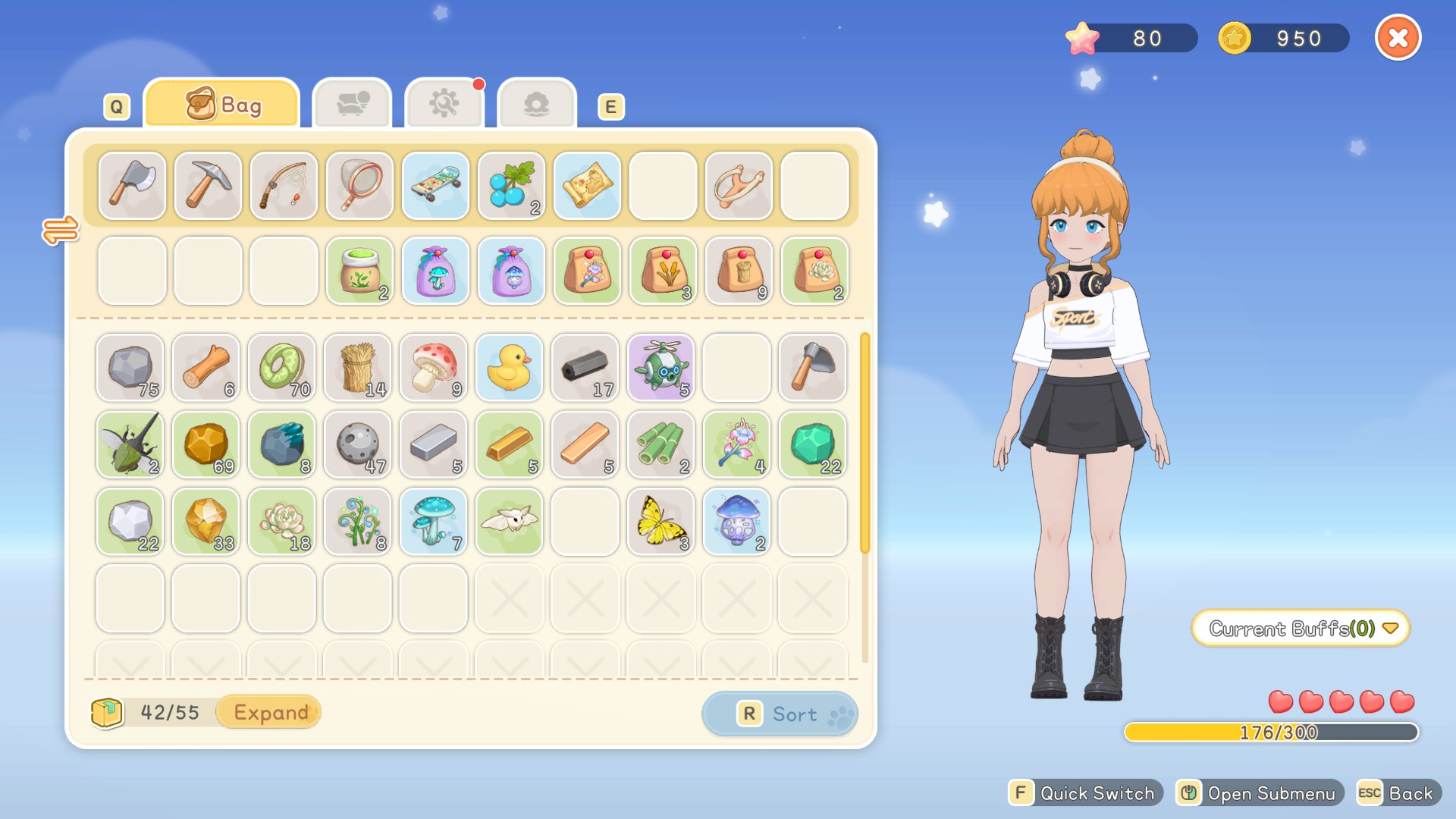This screenshot has width=1456, height=819.
Task: Open the Current Buffs dropdown
Action: 1301,629
